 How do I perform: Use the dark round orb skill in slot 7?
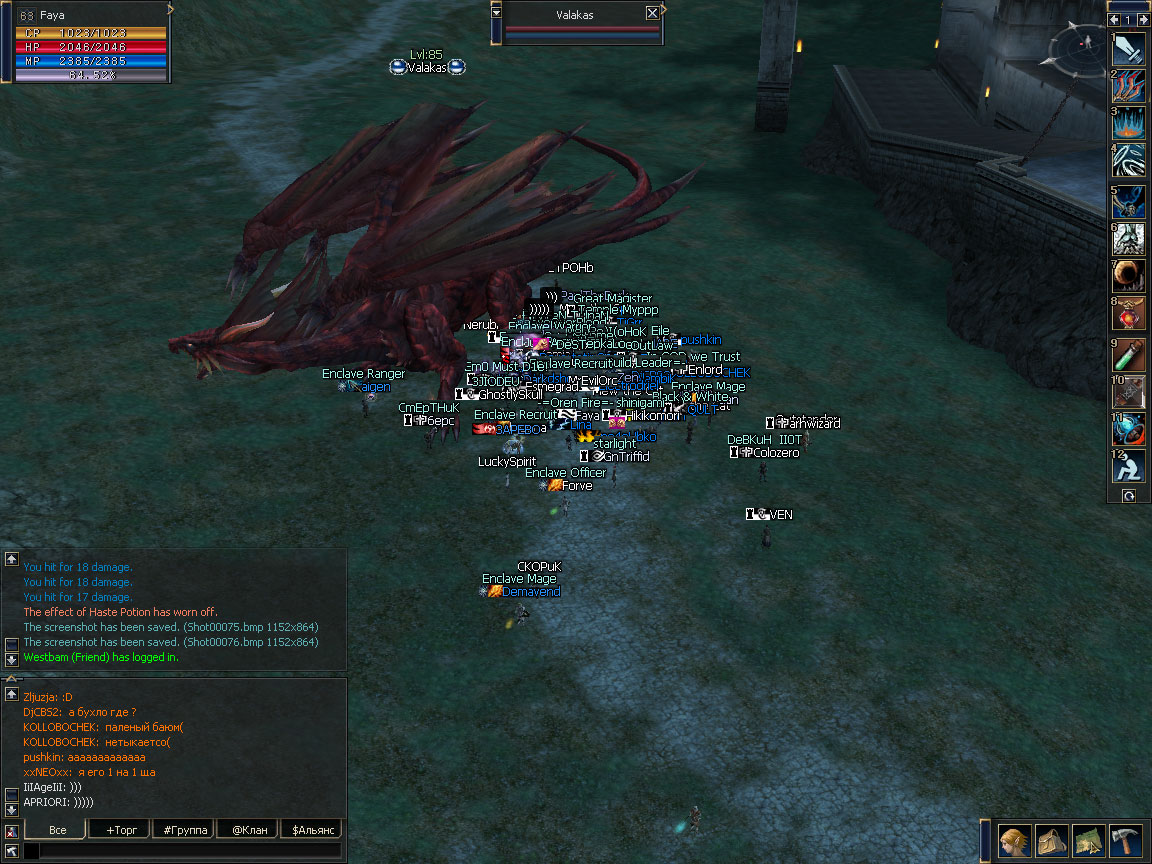(1130, 276)
